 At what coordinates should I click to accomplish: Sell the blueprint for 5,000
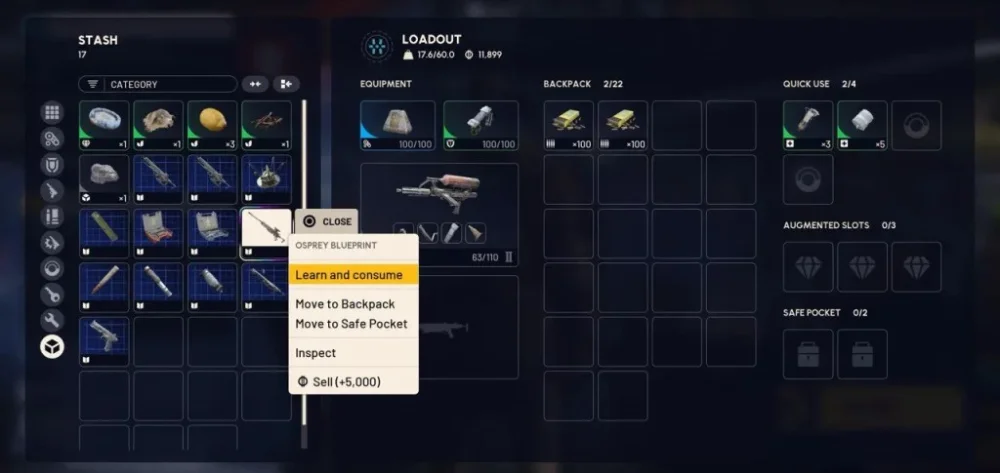339,381
